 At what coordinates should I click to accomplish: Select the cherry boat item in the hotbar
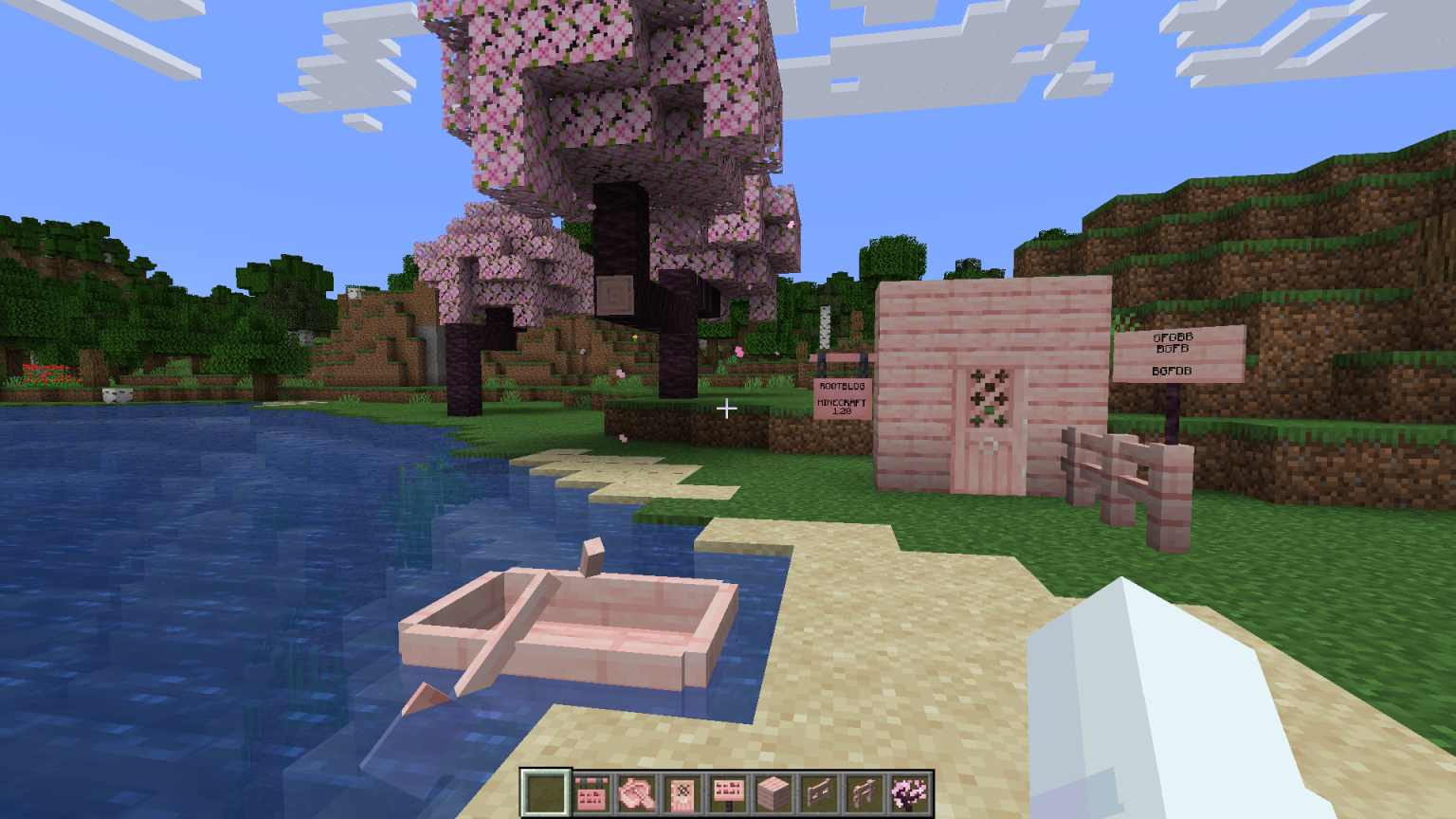[636, 791]
